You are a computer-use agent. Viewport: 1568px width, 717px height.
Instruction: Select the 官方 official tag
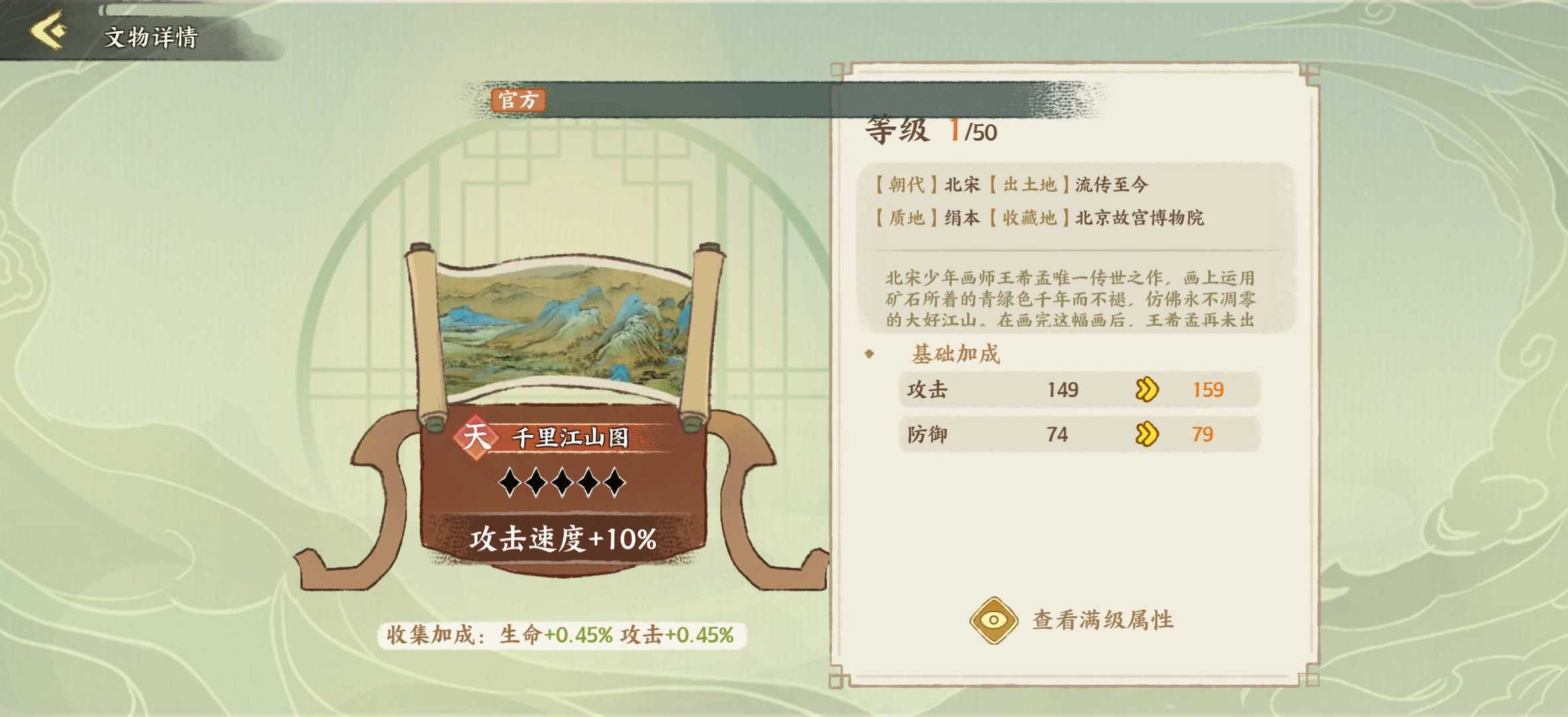tap(517, 101)
